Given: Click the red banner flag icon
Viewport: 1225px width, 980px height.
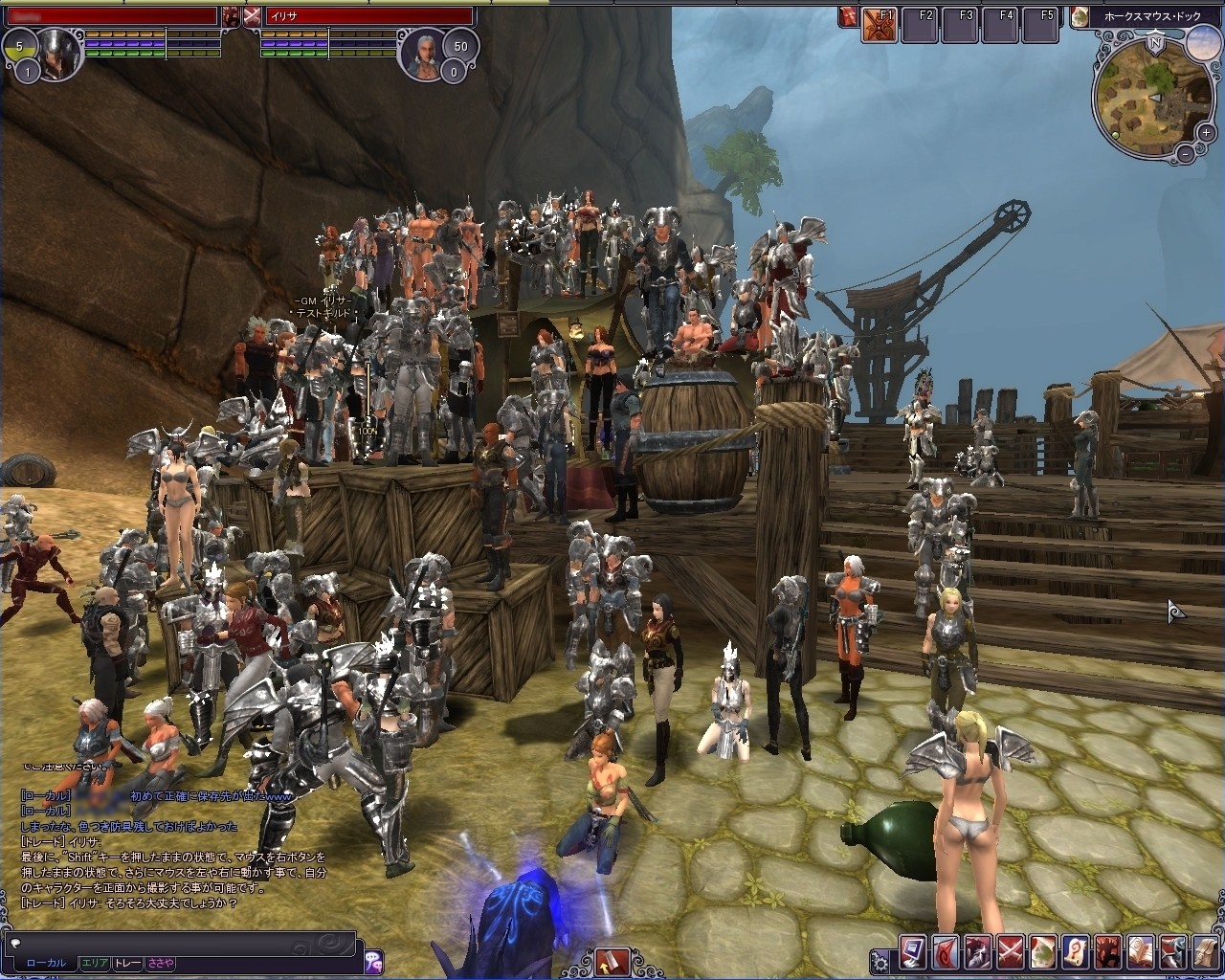Looking at the screenshot, I should tap(946, 952).
